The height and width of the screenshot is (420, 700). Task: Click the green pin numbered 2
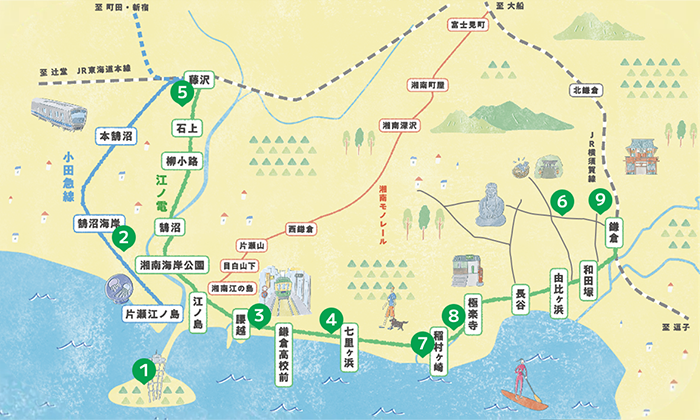(x=124, y=237)
